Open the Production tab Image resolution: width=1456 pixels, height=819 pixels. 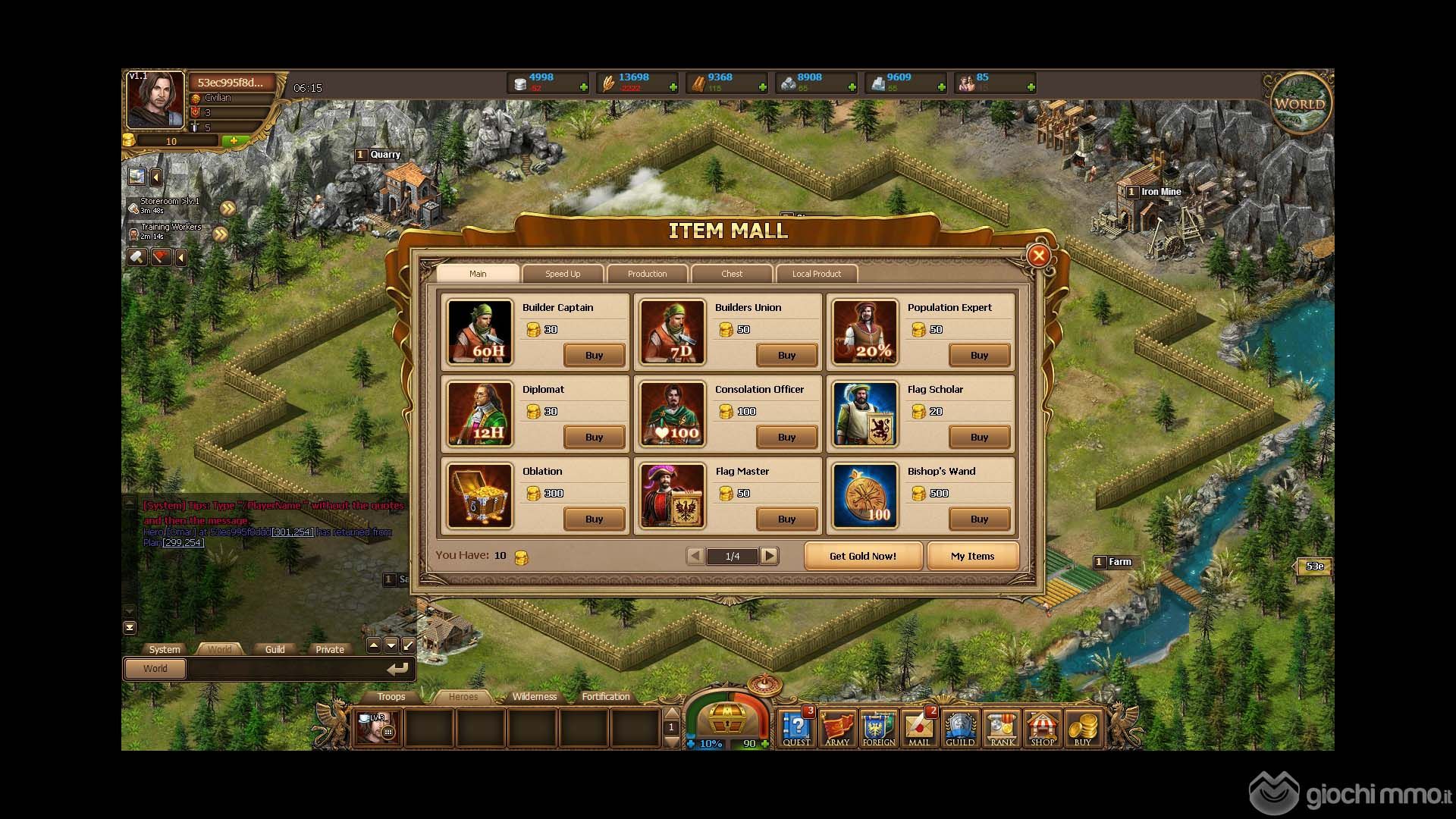[x=647, y=274]
